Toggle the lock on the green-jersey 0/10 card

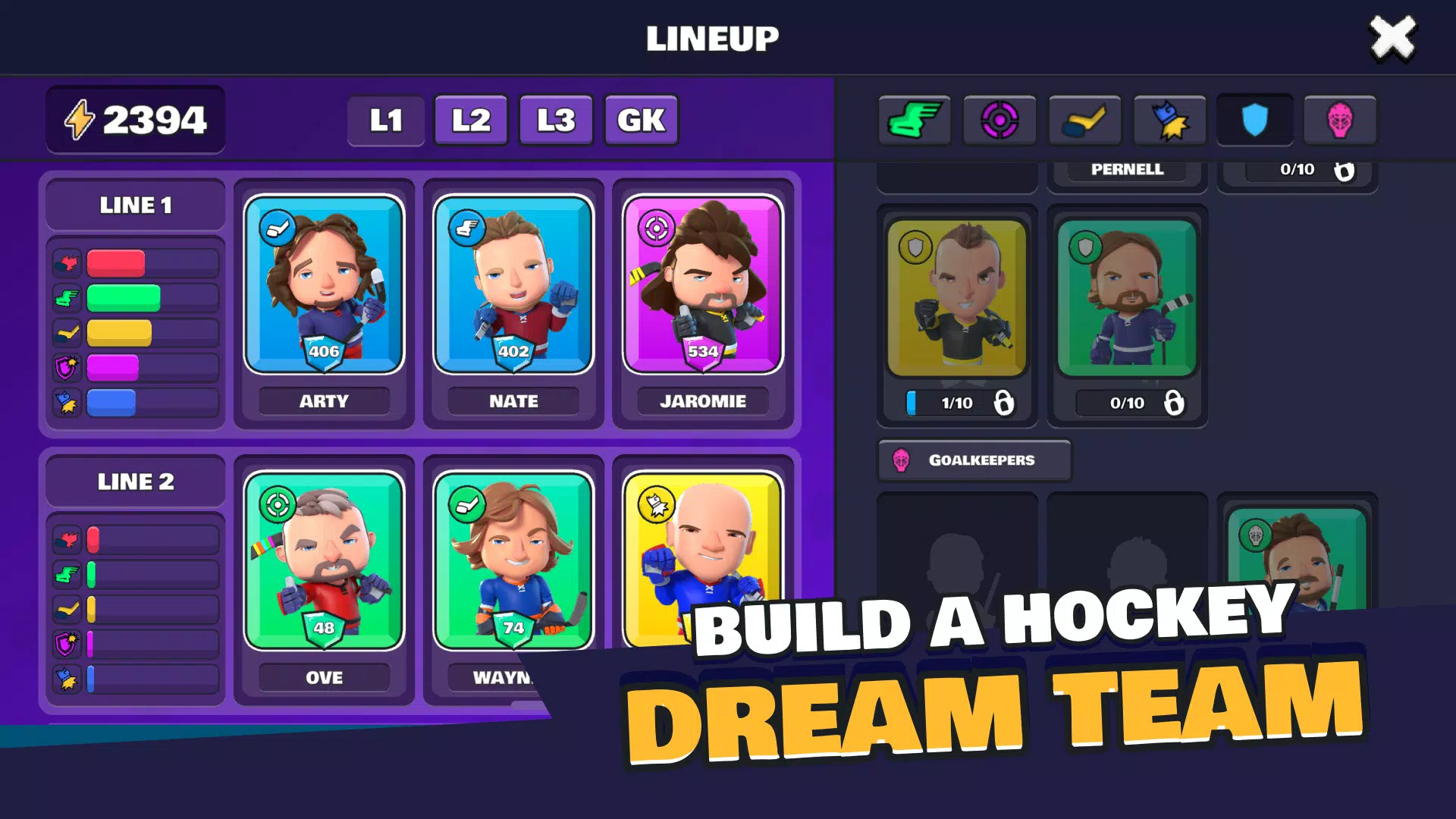[x=1175, y=403]
